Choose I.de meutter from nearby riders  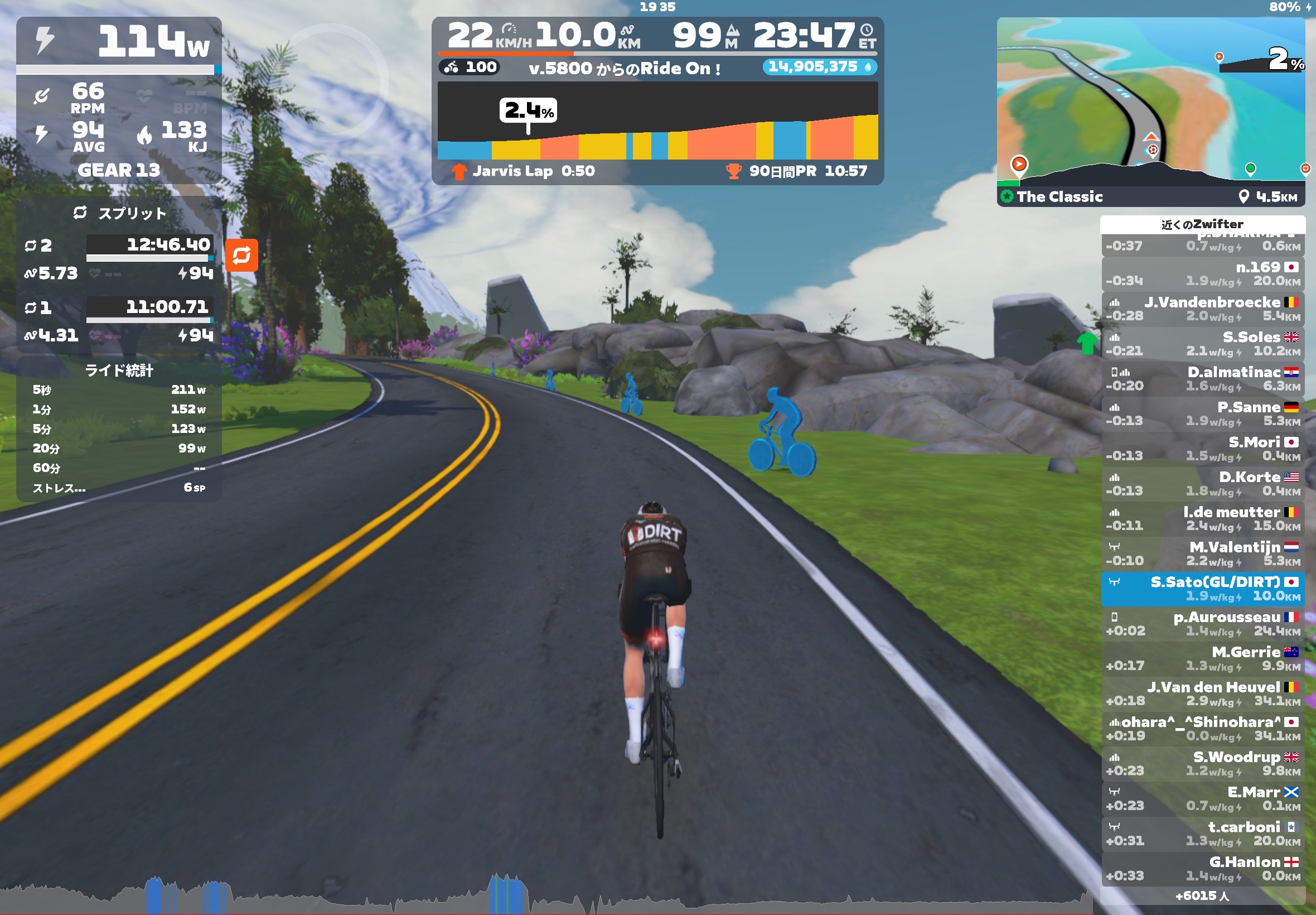(1203, 519)
